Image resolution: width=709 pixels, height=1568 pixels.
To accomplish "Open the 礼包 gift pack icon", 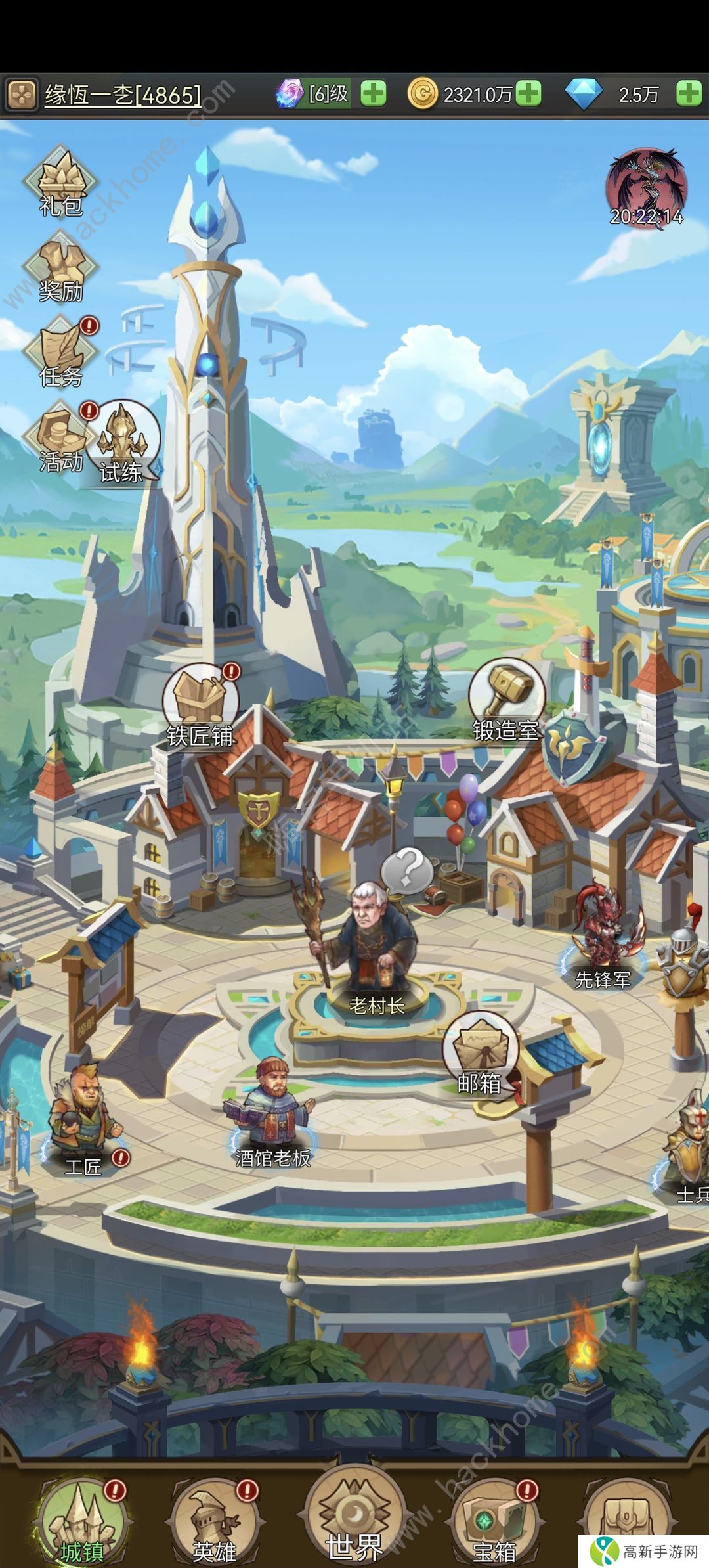I will (x=60, y=181).
